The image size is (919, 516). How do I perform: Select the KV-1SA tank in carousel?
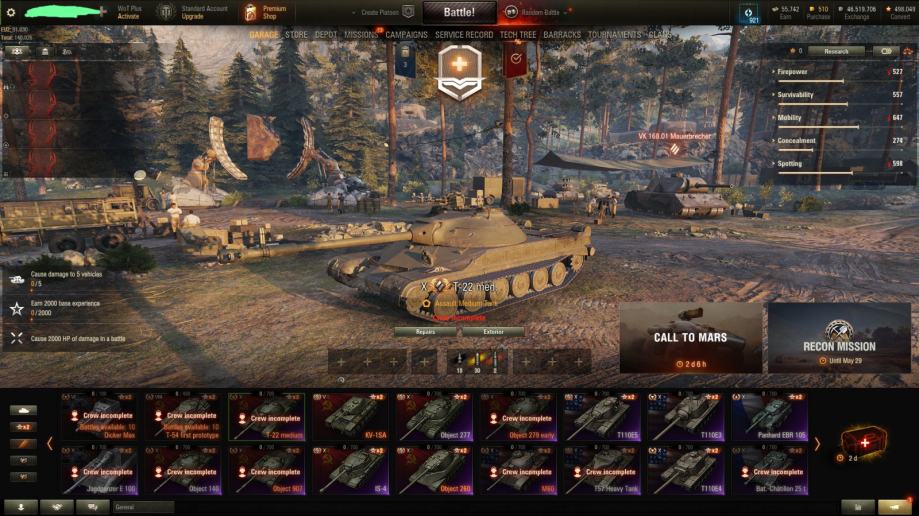click(352, 416)
